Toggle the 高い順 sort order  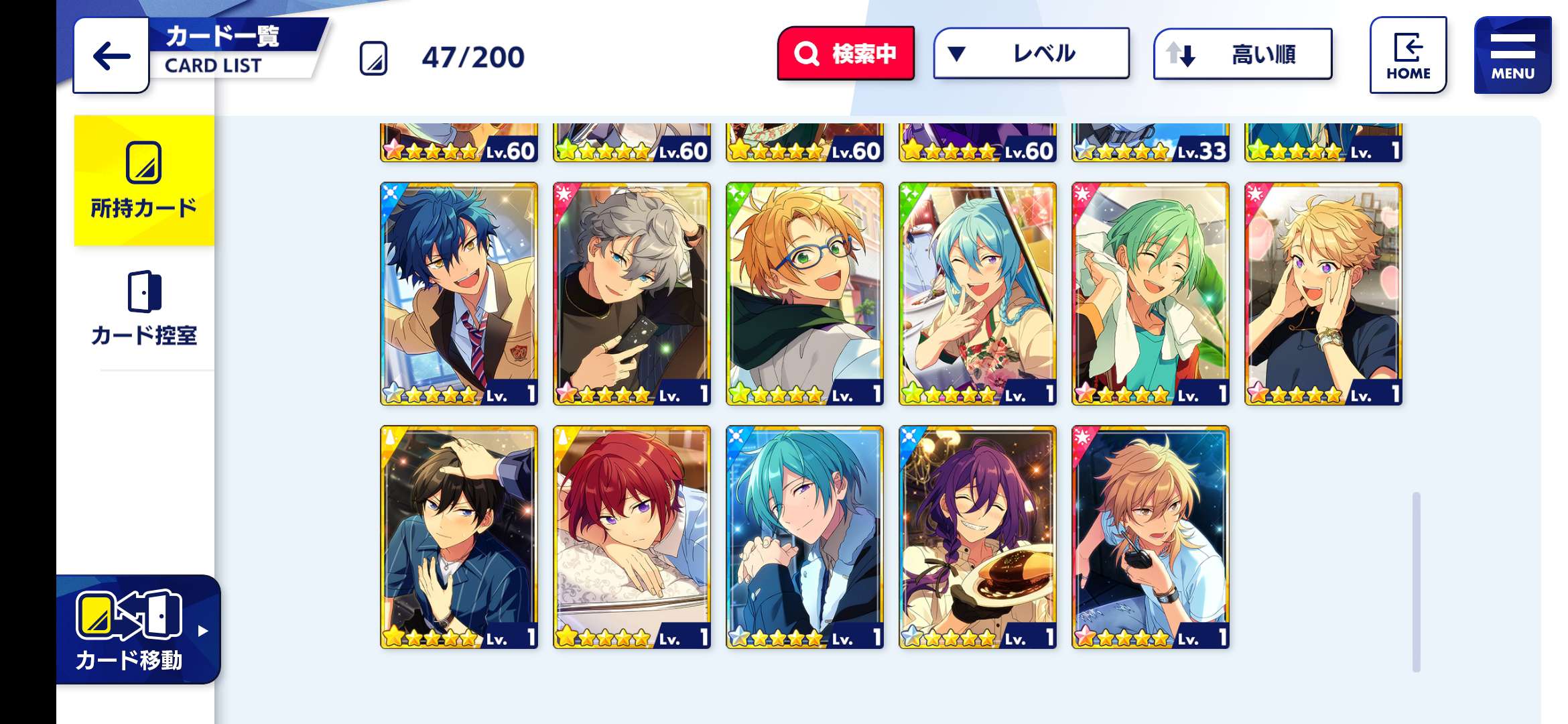(1242, 54)
